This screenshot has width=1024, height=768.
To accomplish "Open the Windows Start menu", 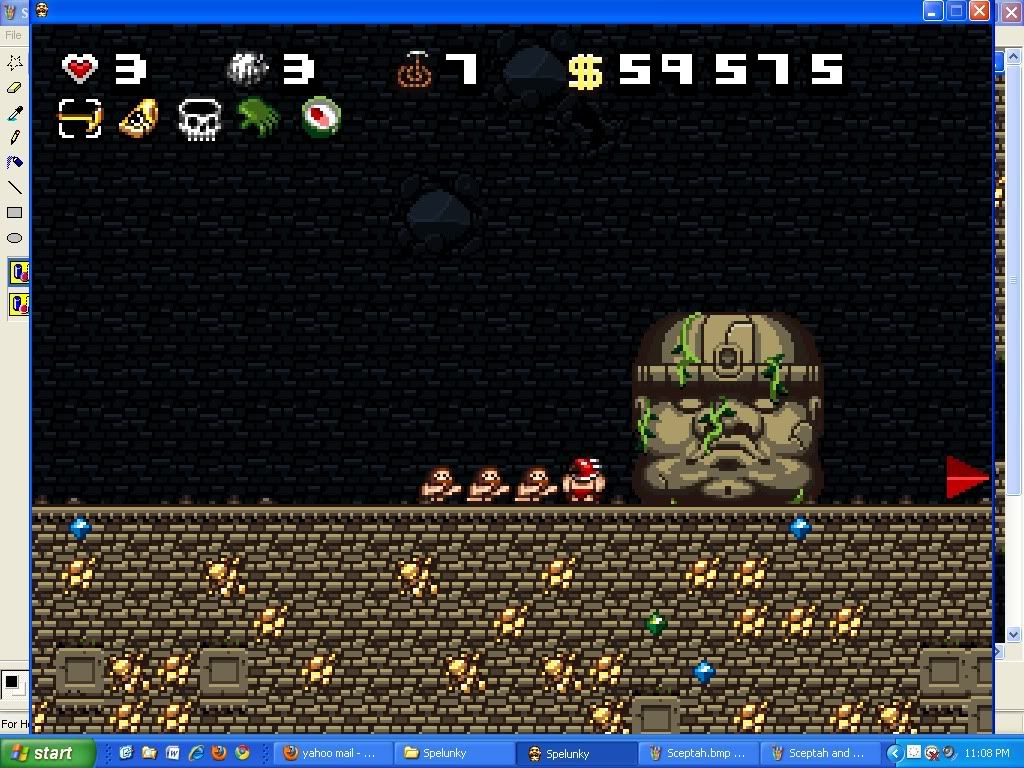I will click(x=47, y=753).
